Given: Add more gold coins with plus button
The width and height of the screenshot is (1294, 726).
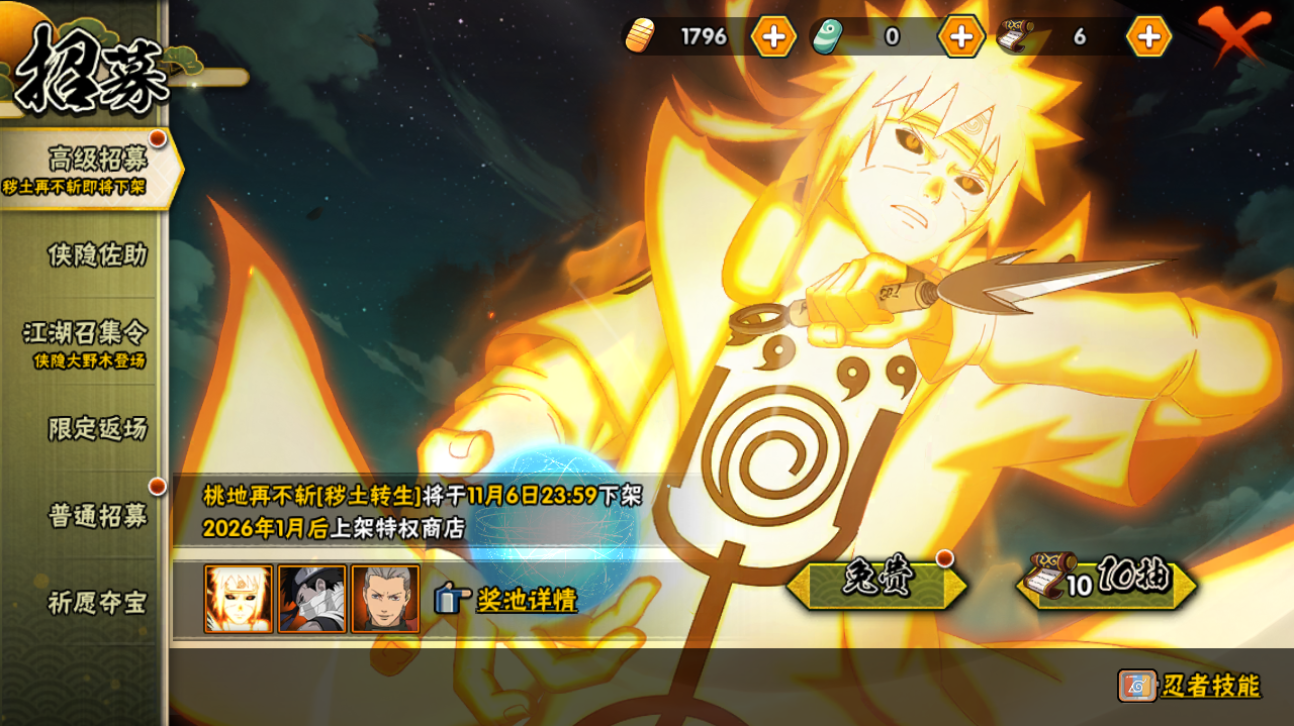Looking at the screenshot, I should (x=773, y=37).
